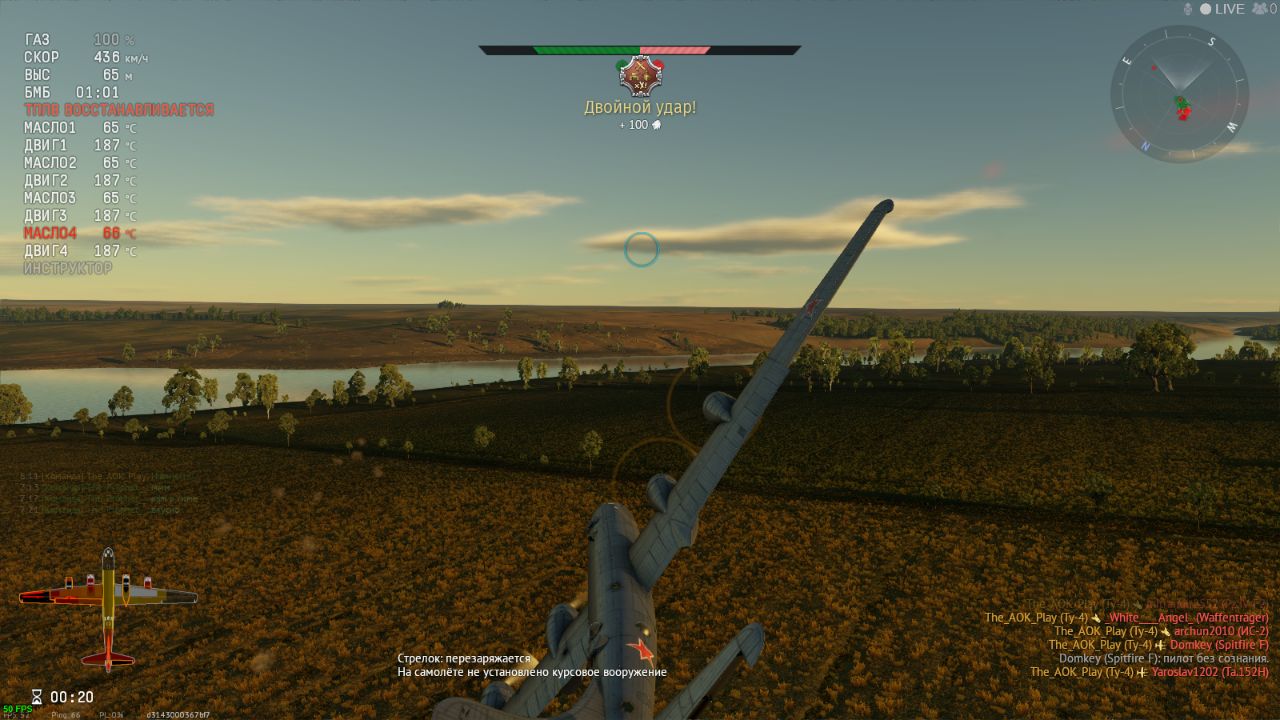Select the kill feed row for archun2010

(x=1161, y=631)
